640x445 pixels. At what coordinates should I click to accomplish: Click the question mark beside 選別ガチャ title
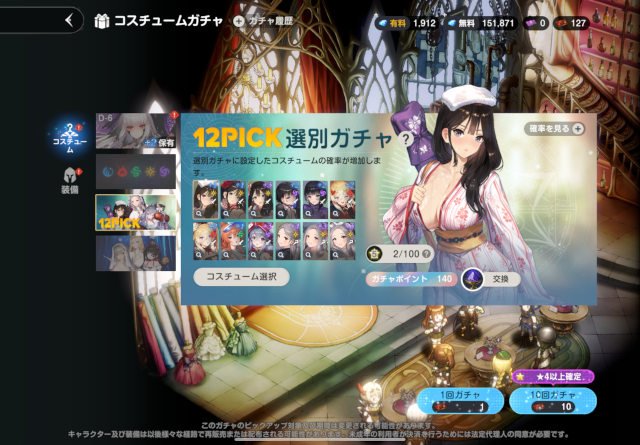[x=405, y=140]
